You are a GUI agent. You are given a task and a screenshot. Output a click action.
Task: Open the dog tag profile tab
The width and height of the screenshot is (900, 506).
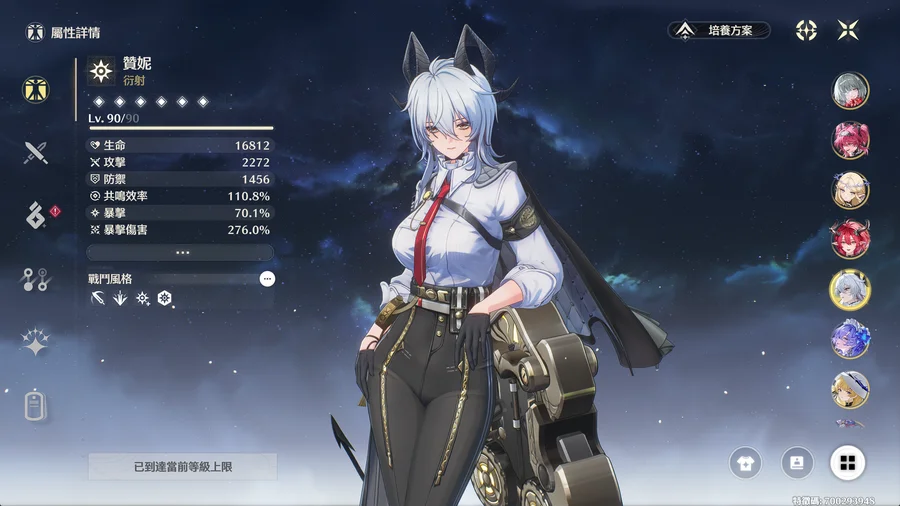coord(37,405)
